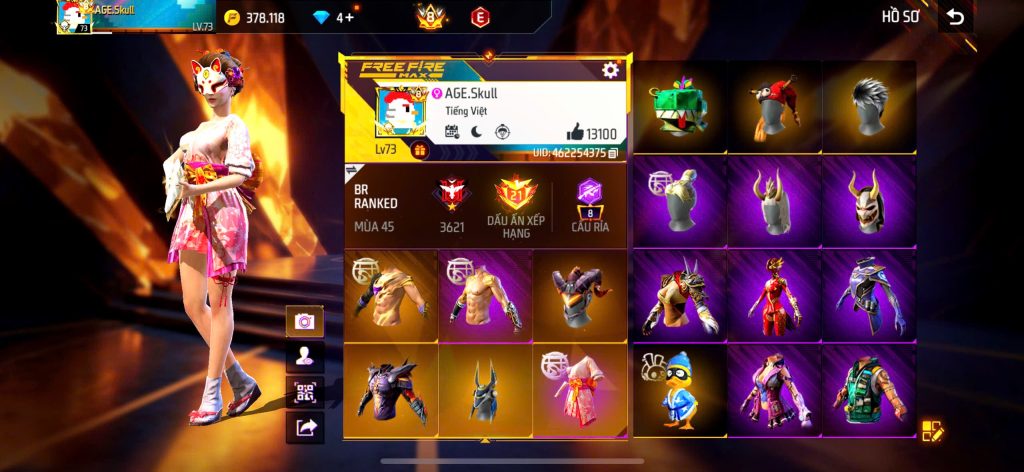Pick the red-horned oni mask item
This screenshot has height=472, width=1024.
coord(869,200)
